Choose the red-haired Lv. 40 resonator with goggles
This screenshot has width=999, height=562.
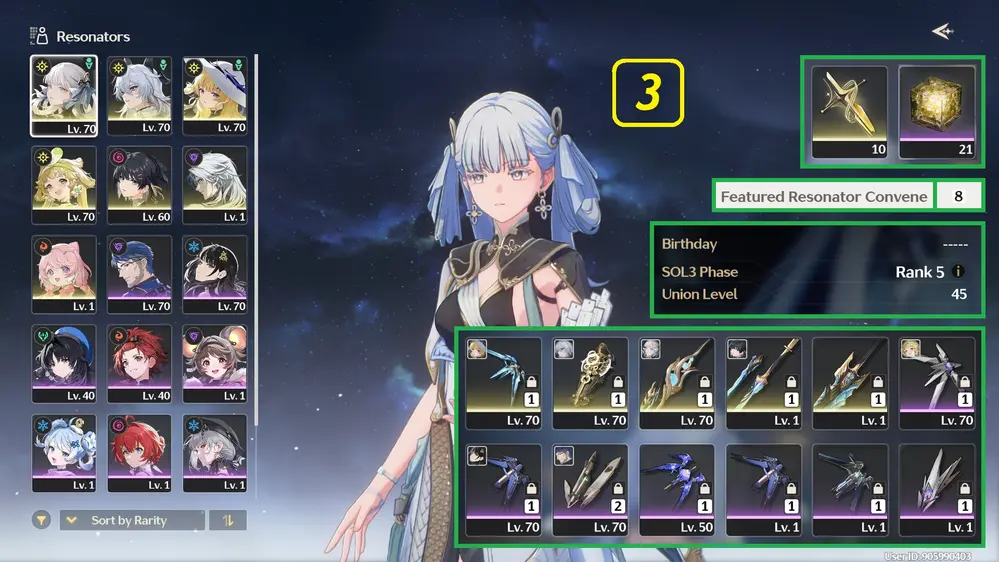click(x=140, y=364)
